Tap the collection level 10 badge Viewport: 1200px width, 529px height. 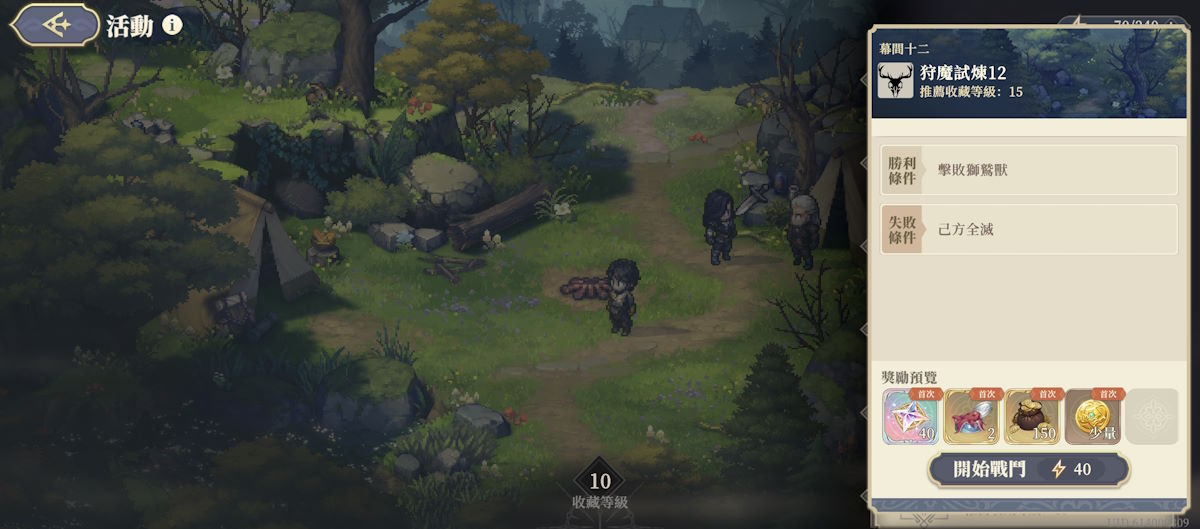coord(600,482)
